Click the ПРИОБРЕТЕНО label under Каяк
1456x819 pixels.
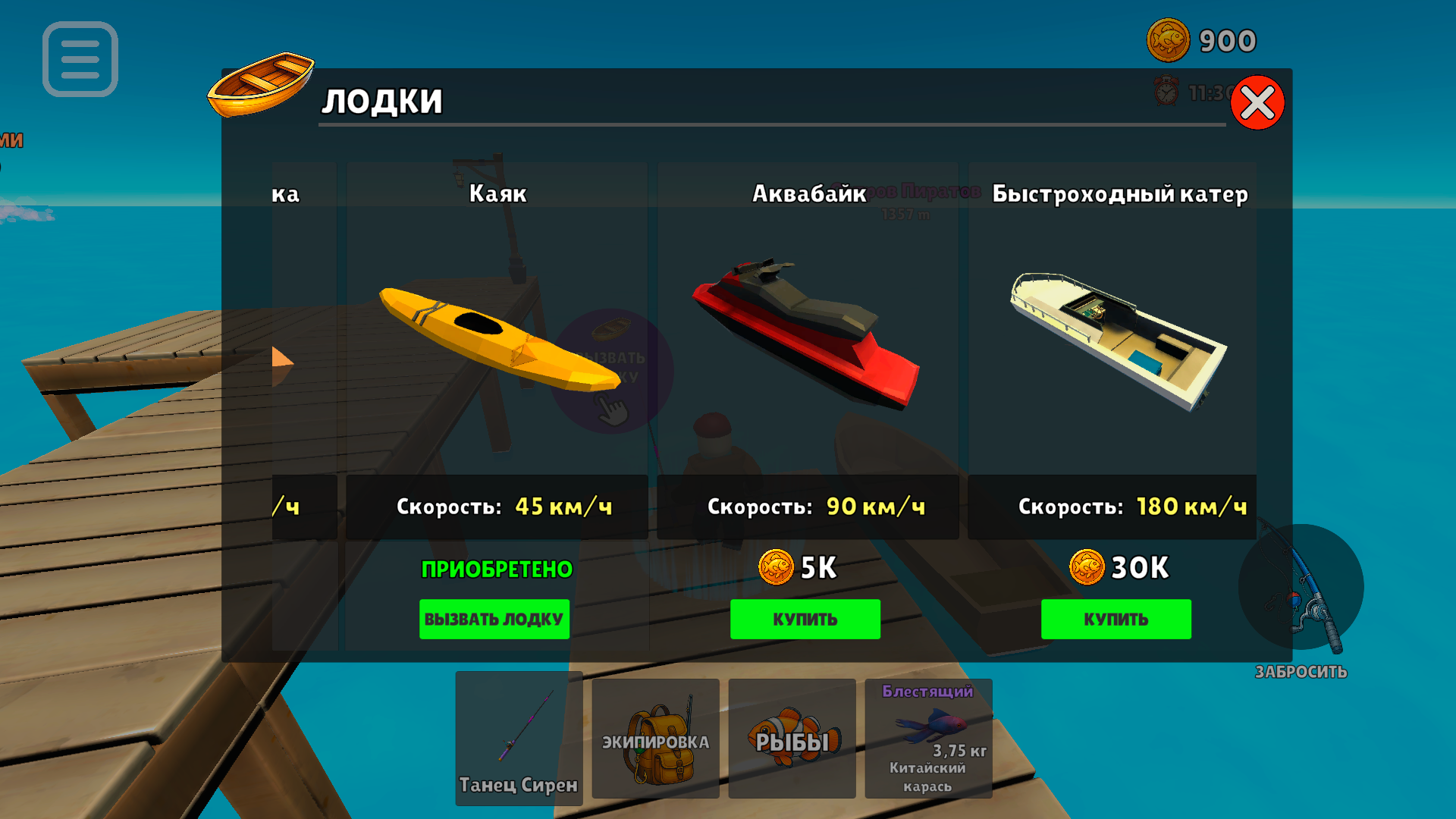[495, 570]
